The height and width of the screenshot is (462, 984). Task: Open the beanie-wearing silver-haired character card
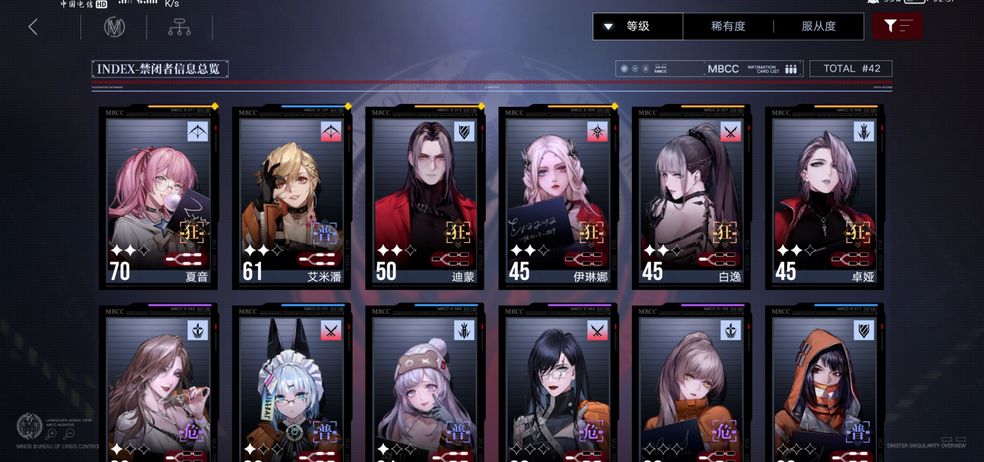(425, 385)
